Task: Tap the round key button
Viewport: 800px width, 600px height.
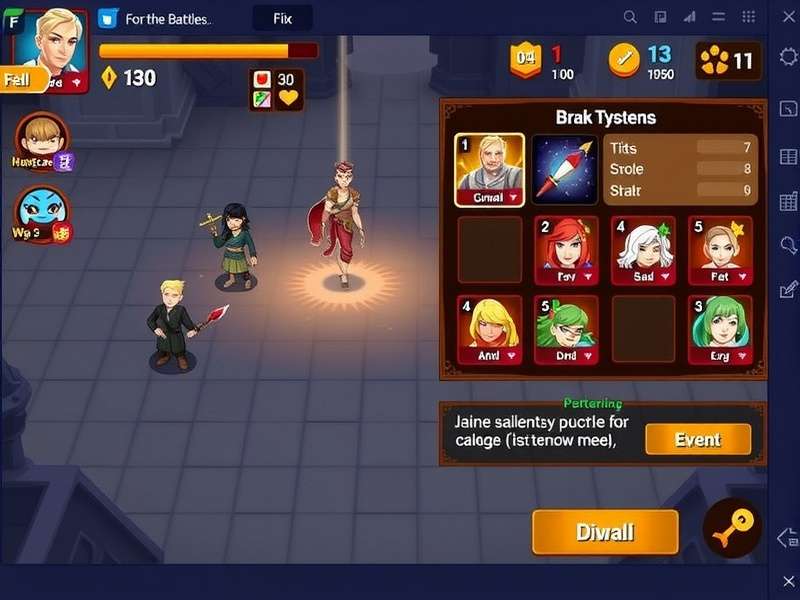Action: click(x=732, y=528)
